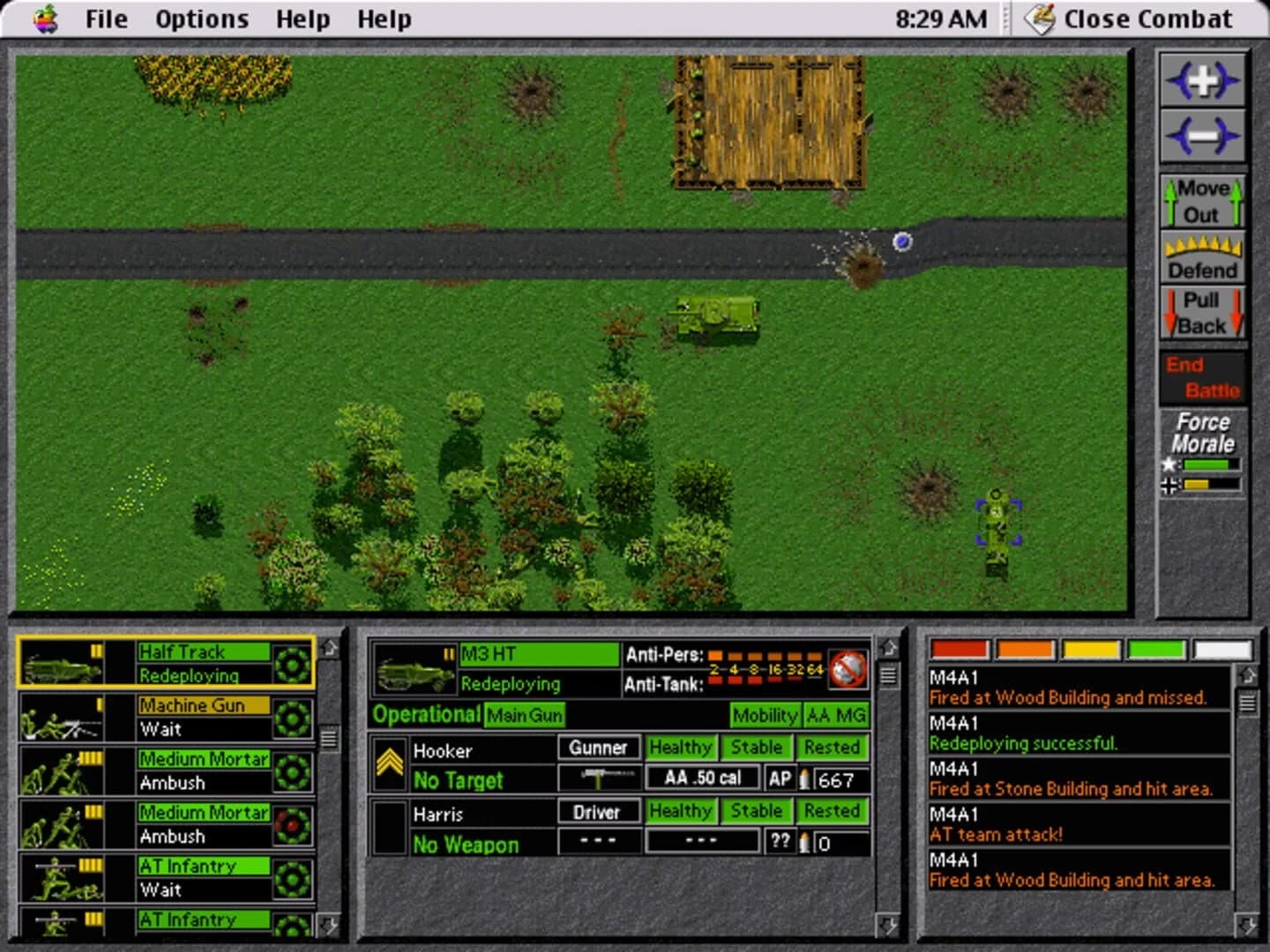Open the Main Gun weapon selector
The height and width of the screenshot is (952, 1270).
click(524, 716)
